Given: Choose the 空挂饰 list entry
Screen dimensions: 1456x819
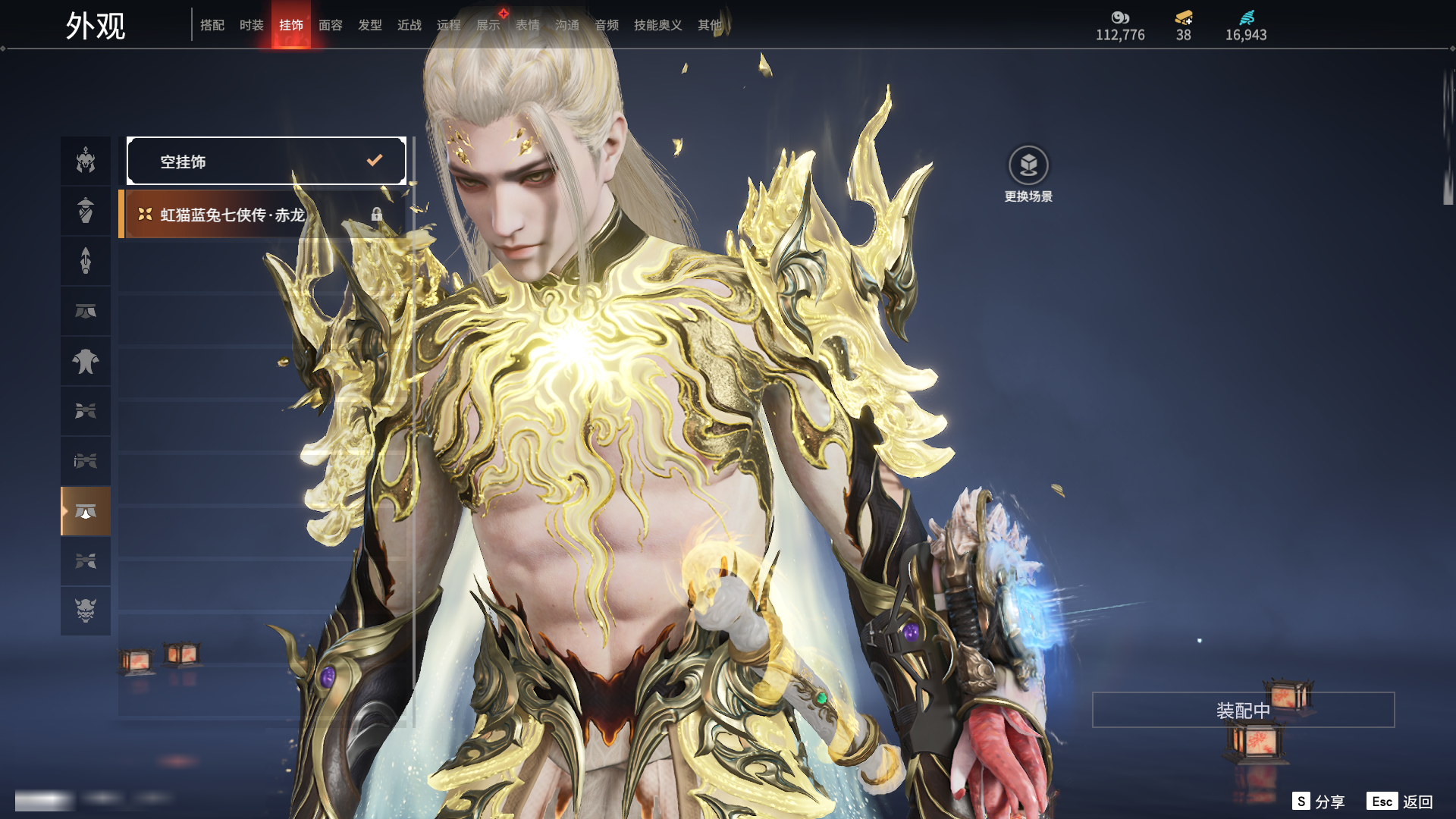Looking at the screenshot, I should [266, 161].
